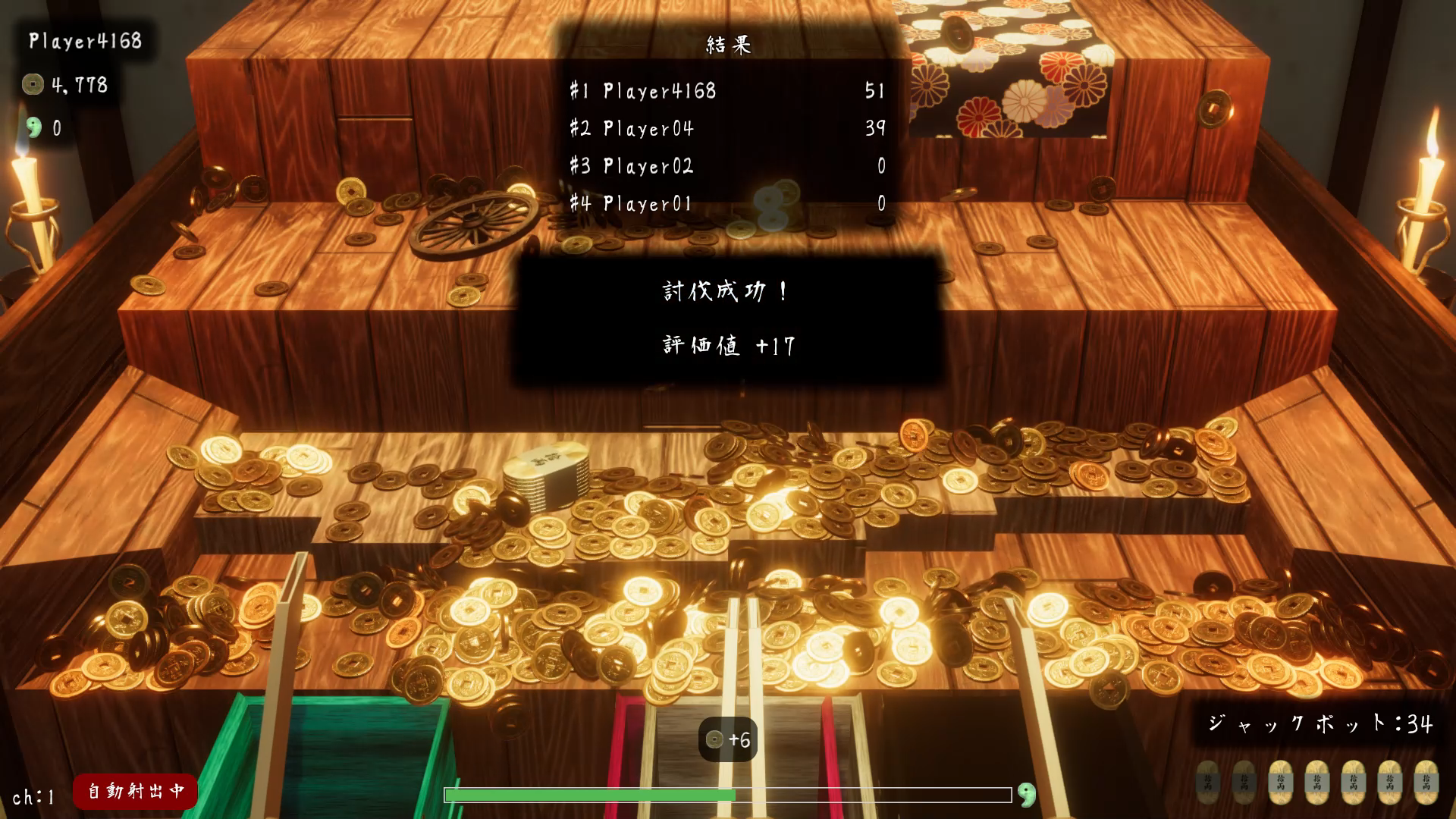Image resolution: width=1456 pixels, height=819 pixels.
Task: Choose the #3 Player02 result row
Action: pyautogui.click(x=726, y=166)
